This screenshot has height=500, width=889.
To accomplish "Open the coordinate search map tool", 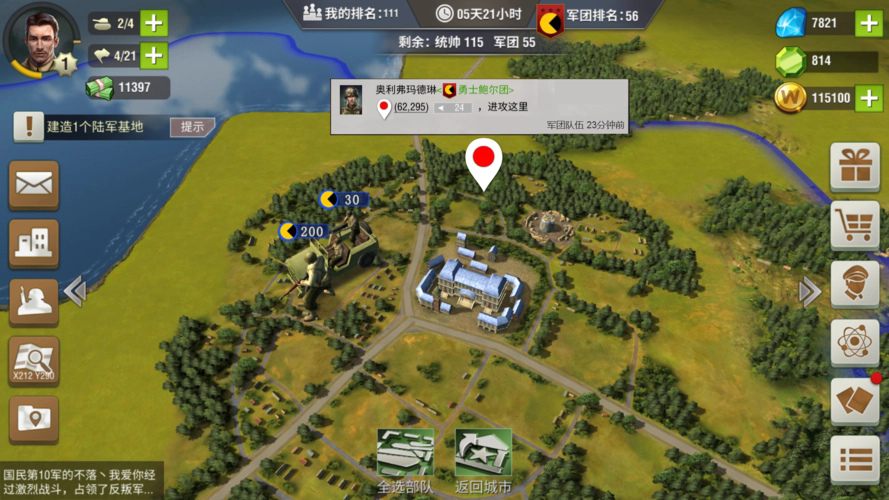I will 34,361.
